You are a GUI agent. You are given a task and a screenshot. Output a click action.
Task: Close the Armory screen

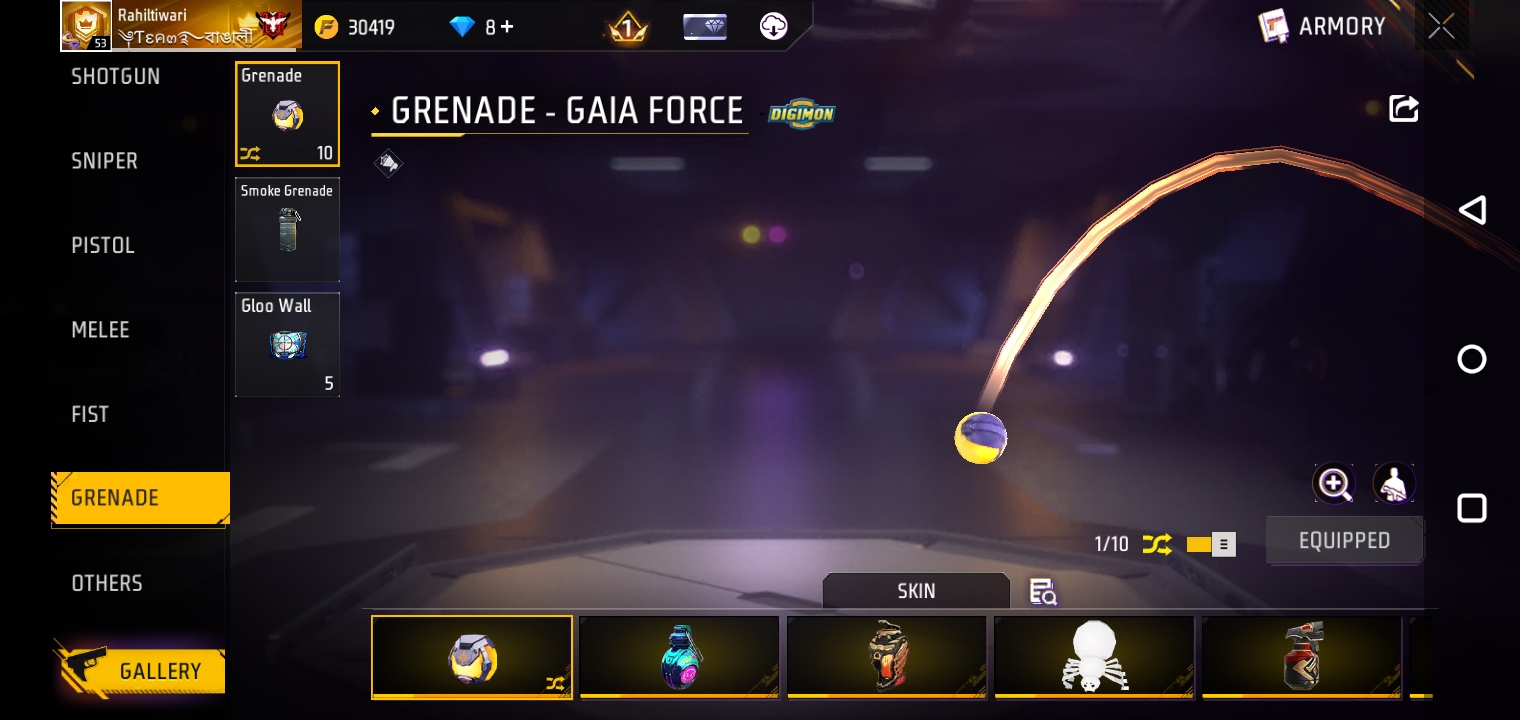coord(1441,27)
